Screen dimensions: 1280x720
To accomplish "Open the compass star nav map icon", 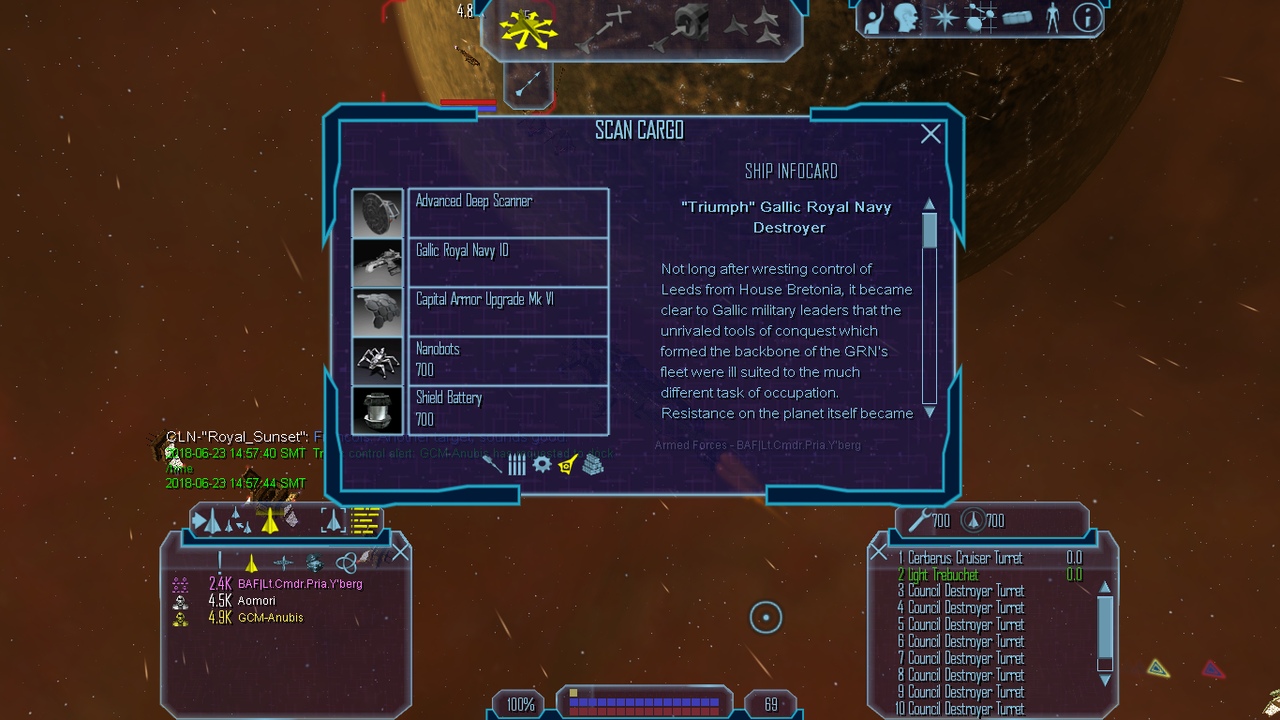I will tap(943, 18).
